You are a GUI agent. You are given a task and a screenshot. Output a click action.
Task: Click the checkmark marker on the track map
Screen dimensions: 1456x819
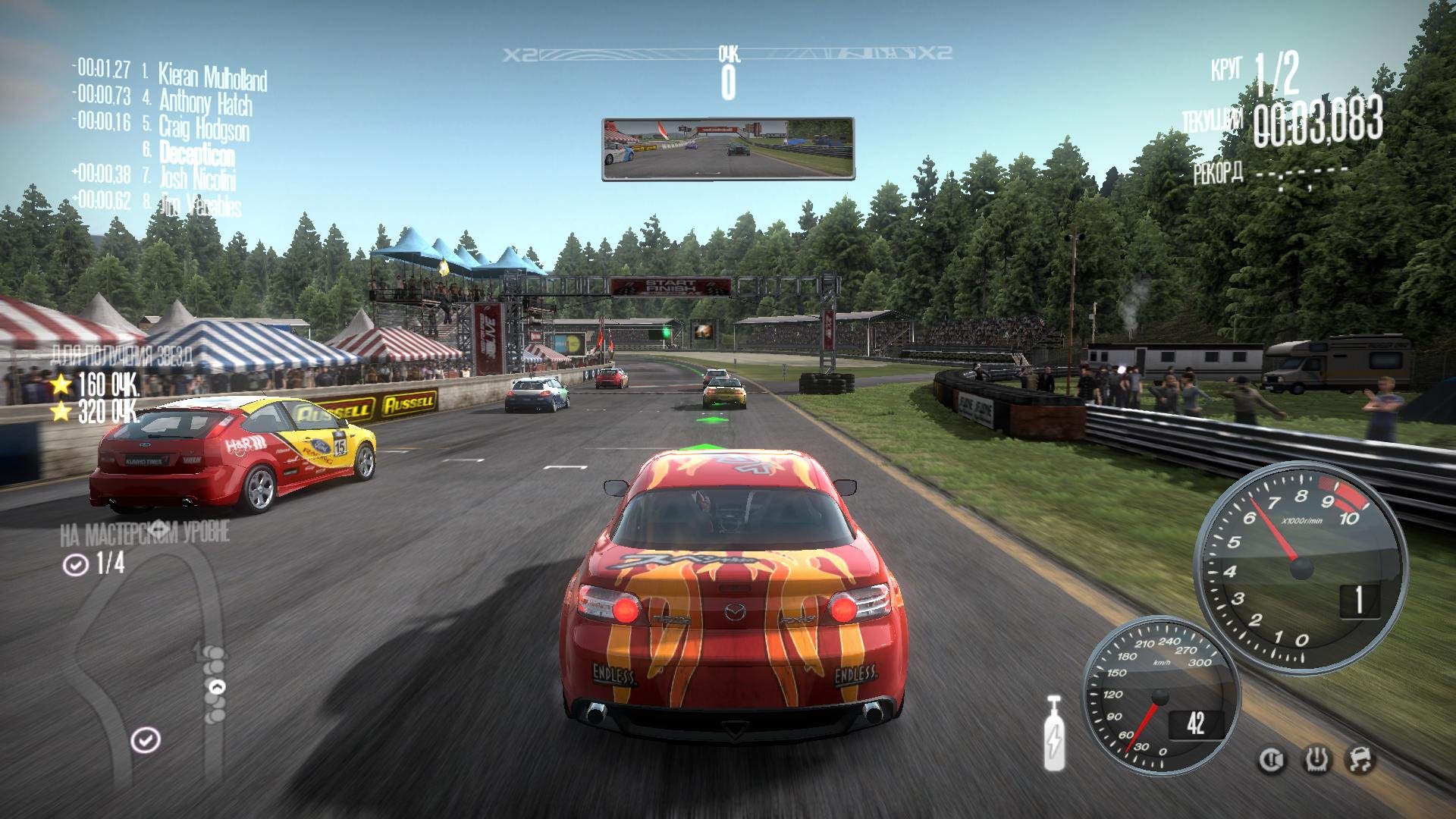(x=145, y=739)
